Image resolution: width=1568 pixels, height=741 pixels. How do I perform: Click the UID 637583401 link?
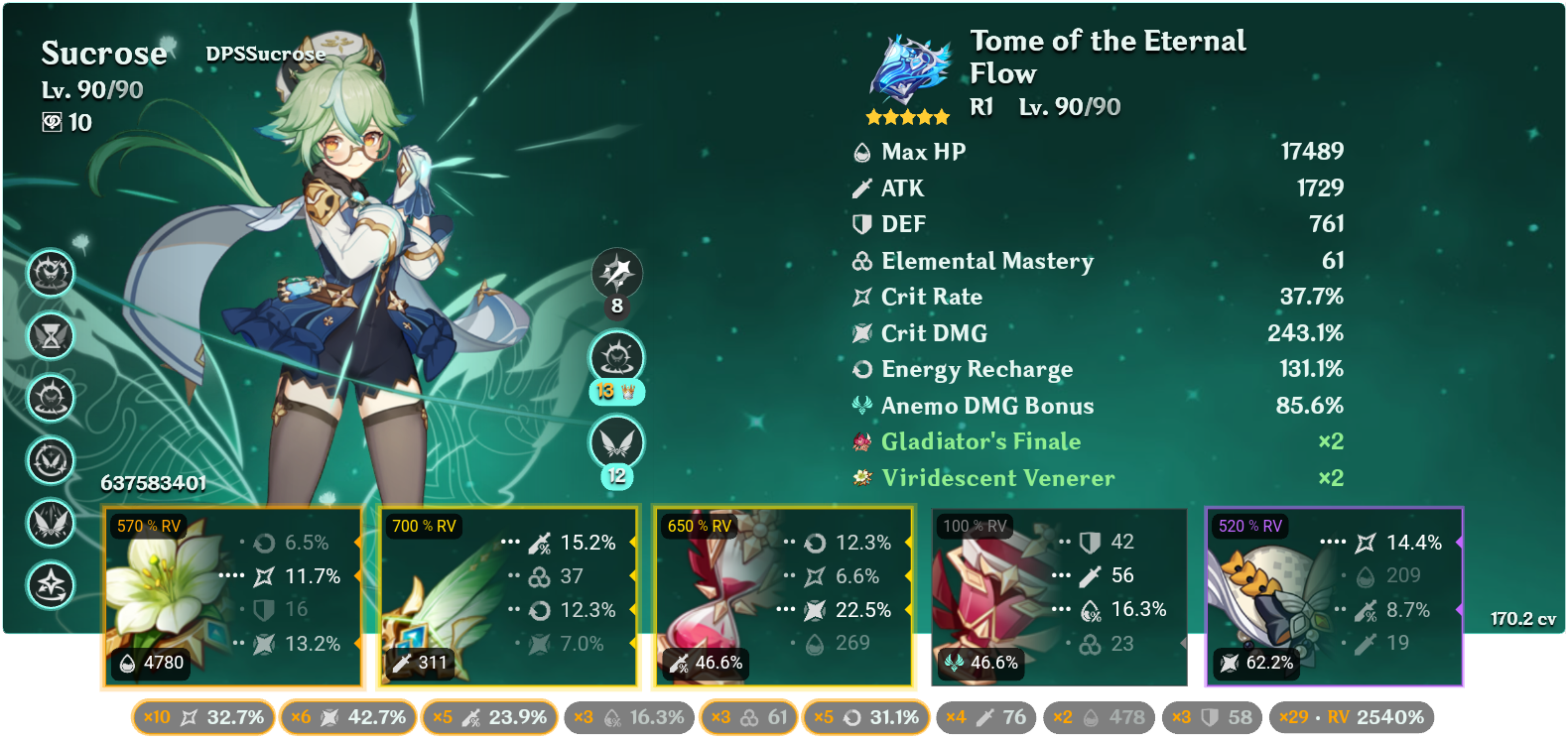pyautogui.click(x=154, y=481)
